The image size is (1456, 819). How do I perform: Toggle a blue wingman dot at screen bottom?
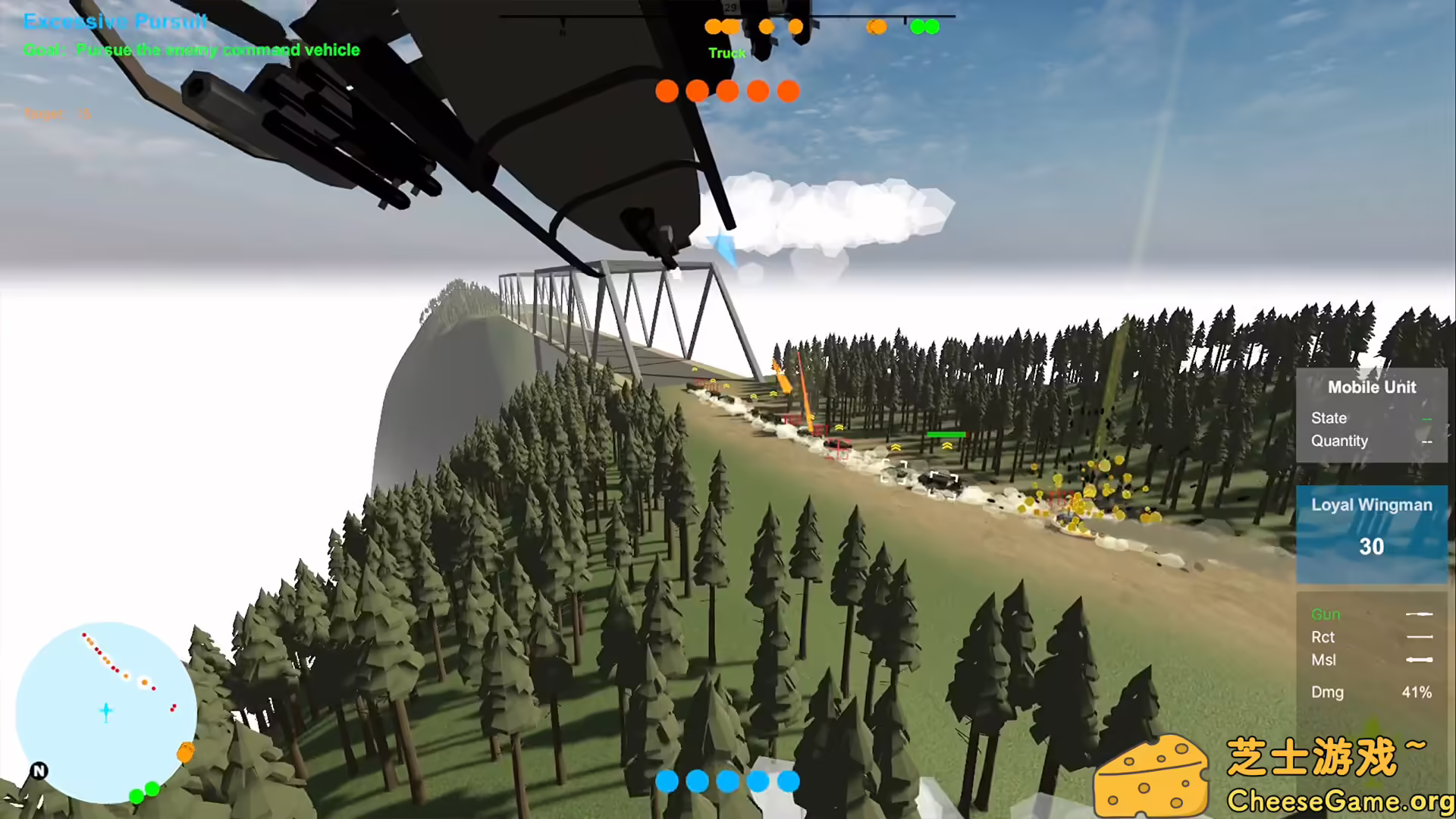tap(666, 780)
